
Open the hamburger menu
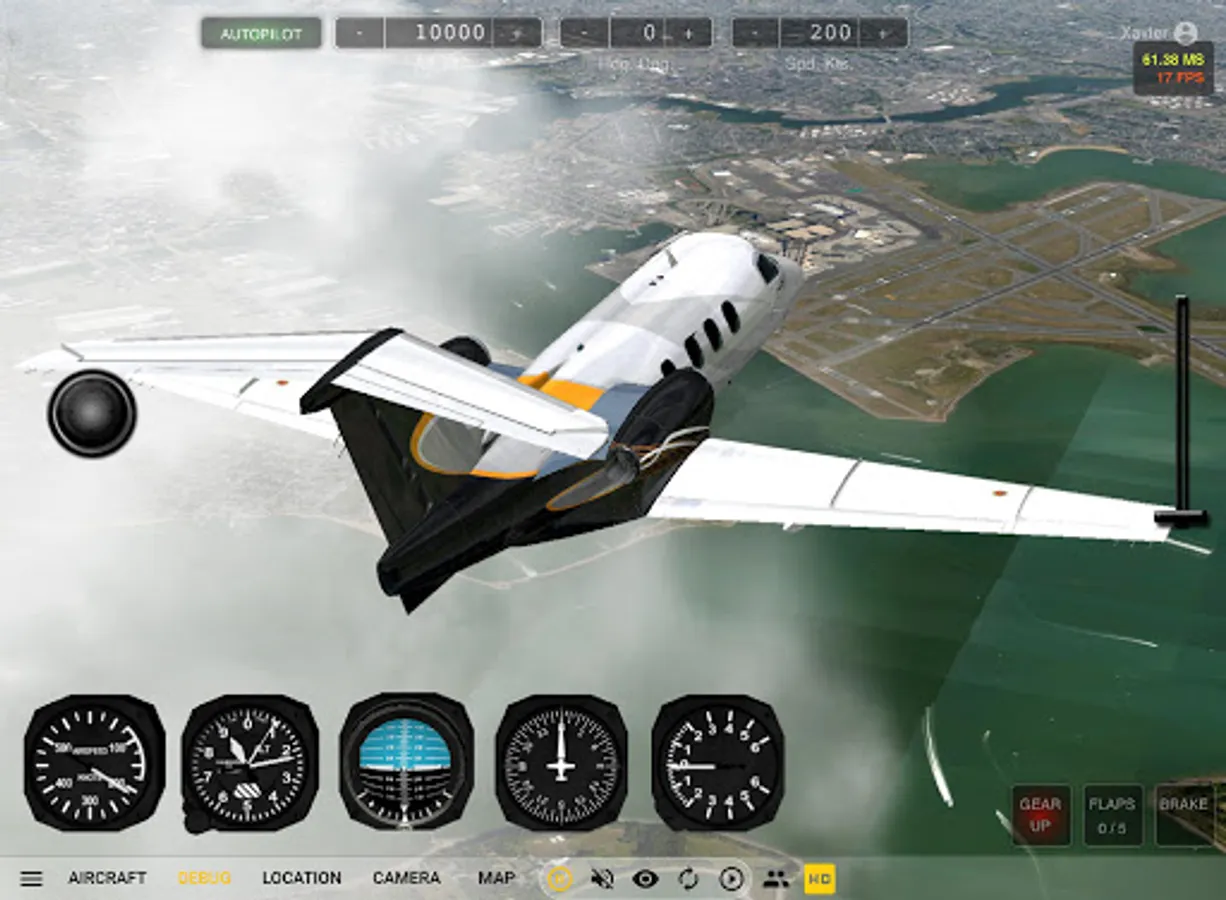(32, 879)
